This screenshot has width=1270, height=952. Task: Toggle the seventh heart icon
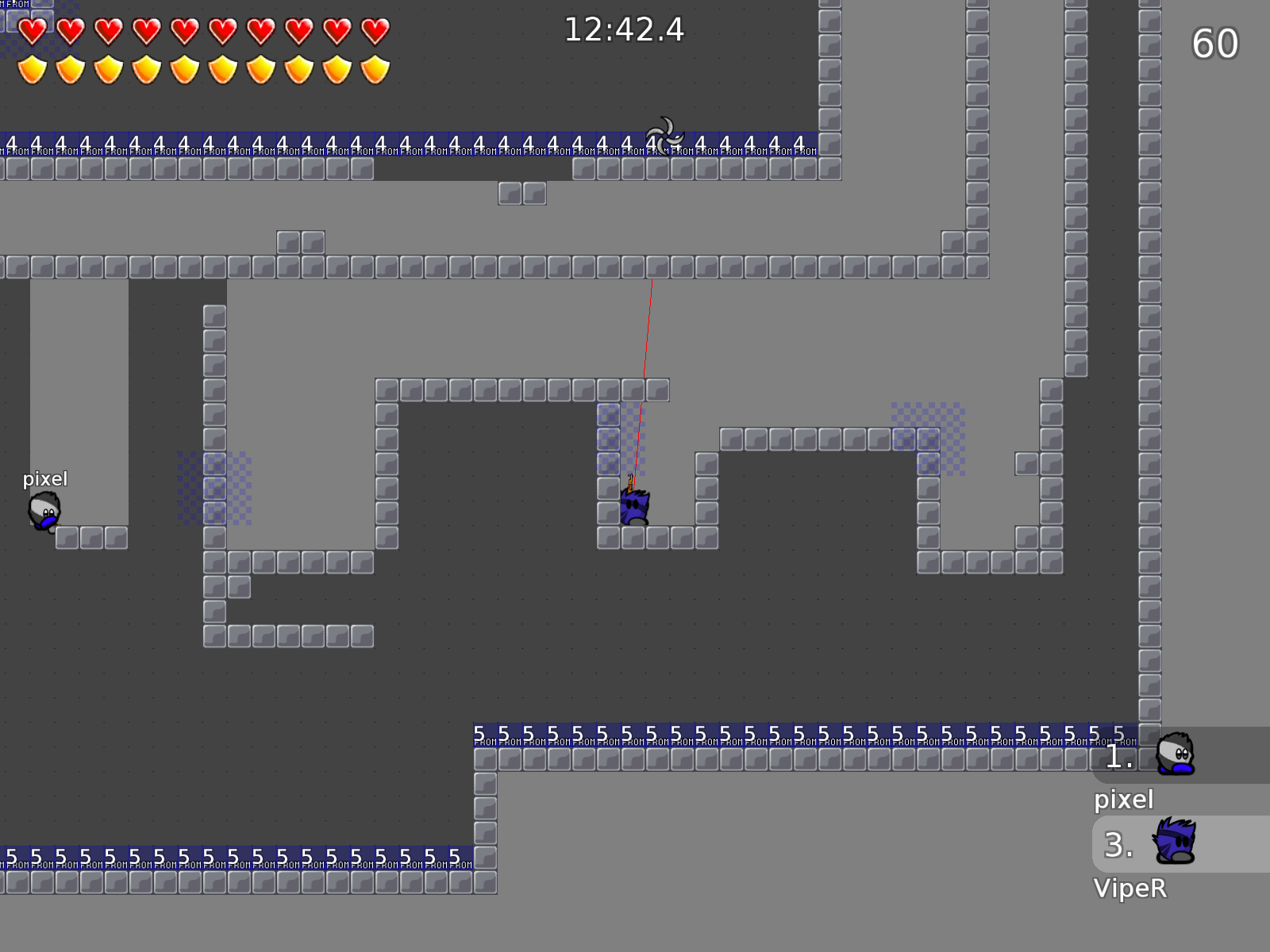point(258,30)
